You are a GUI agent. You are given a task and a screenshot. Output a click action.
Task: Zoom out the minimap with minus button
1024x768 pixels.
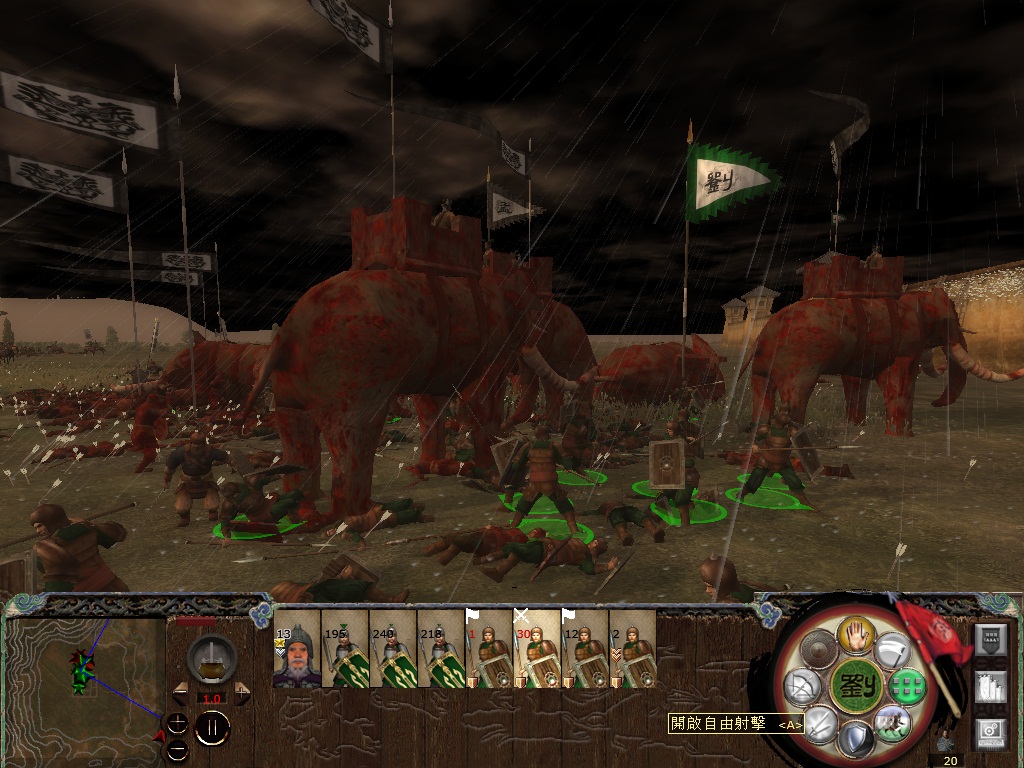click(177, 748)
